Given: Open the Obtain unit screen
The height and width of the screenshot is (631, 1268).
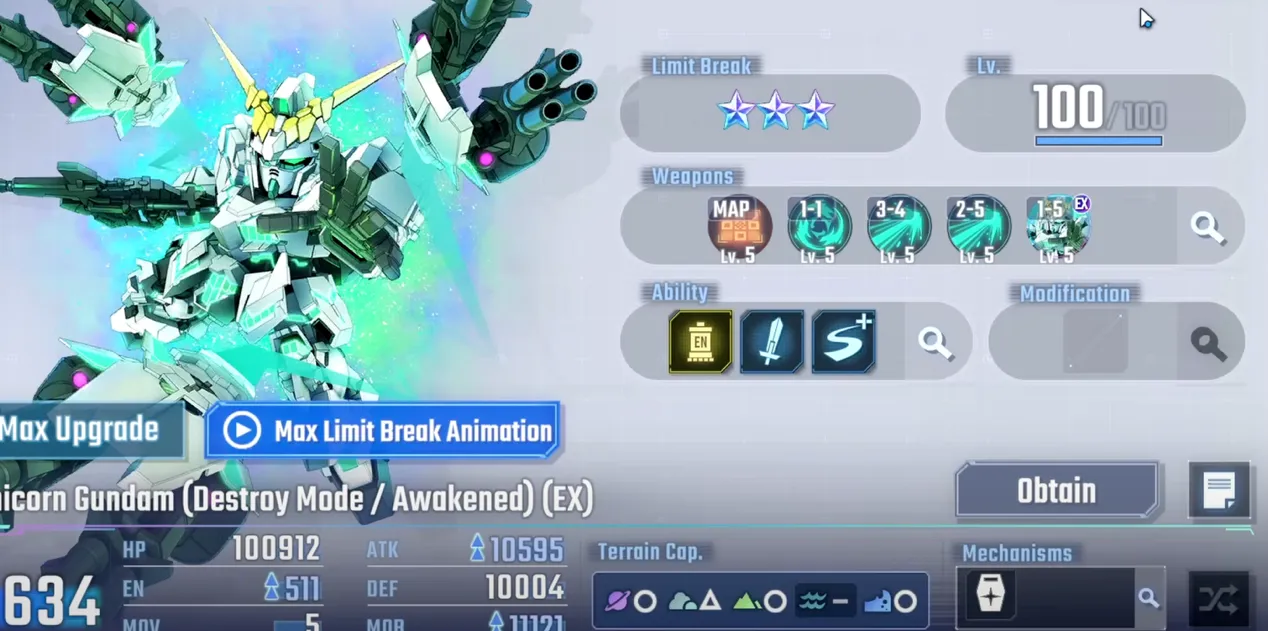Looking at the screenshot, I should point(1056,491).
